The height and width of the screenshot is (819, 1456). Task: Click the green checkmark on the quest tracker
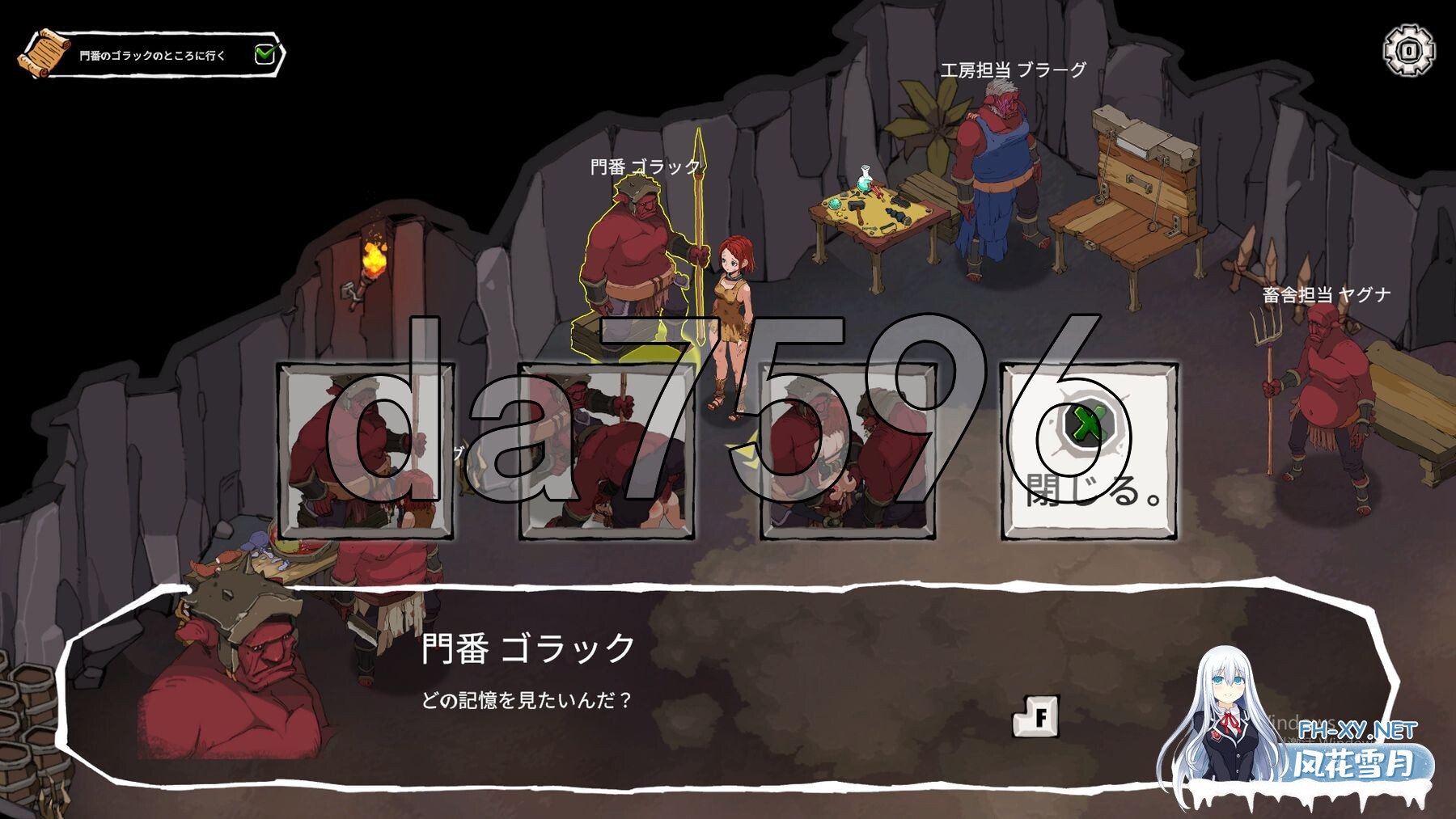(x=266, y=53)
